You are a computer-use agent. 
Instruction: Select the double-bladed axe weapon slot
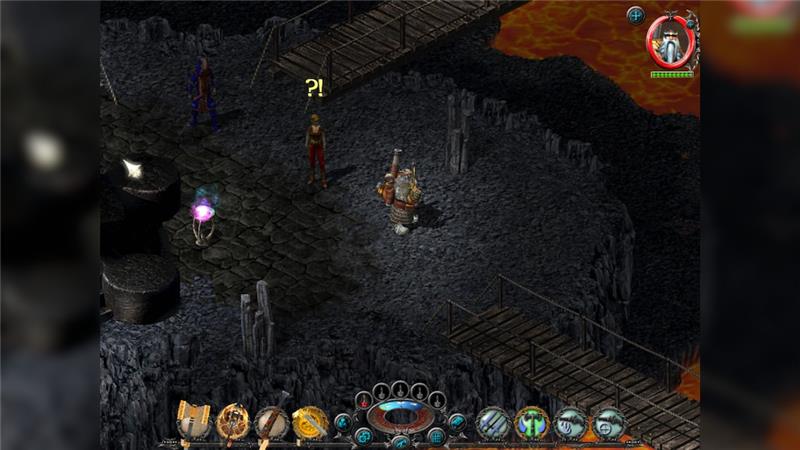pyautogui.click(x=195, y=421)
